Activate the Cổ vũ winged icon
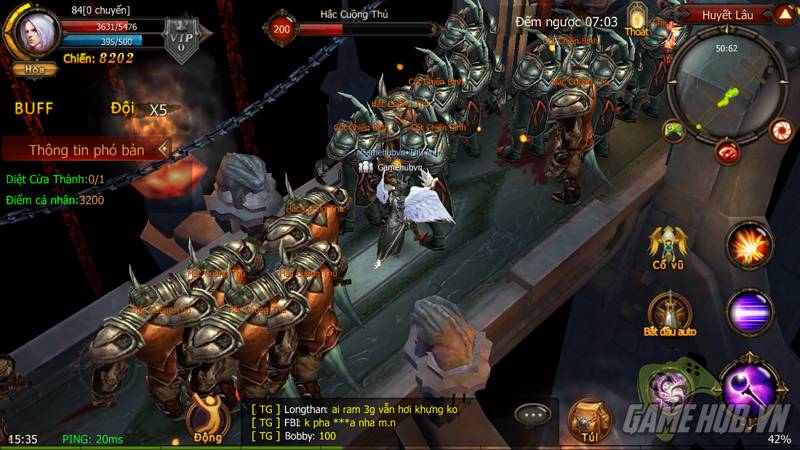The width and height of the screenshot is (800, 450). (x=667, y=244)
